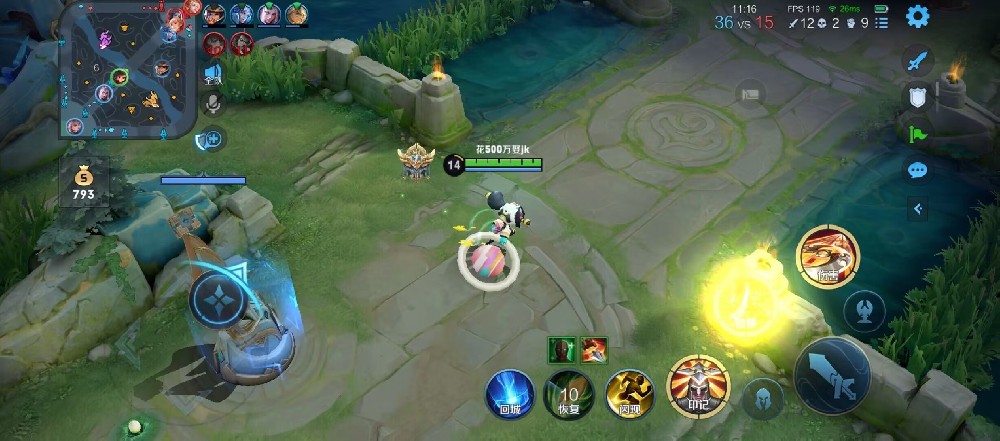This screenshot has width=1000, height=441.
Task: Send the green flag gather signal
Action: (x=918, y=133)
